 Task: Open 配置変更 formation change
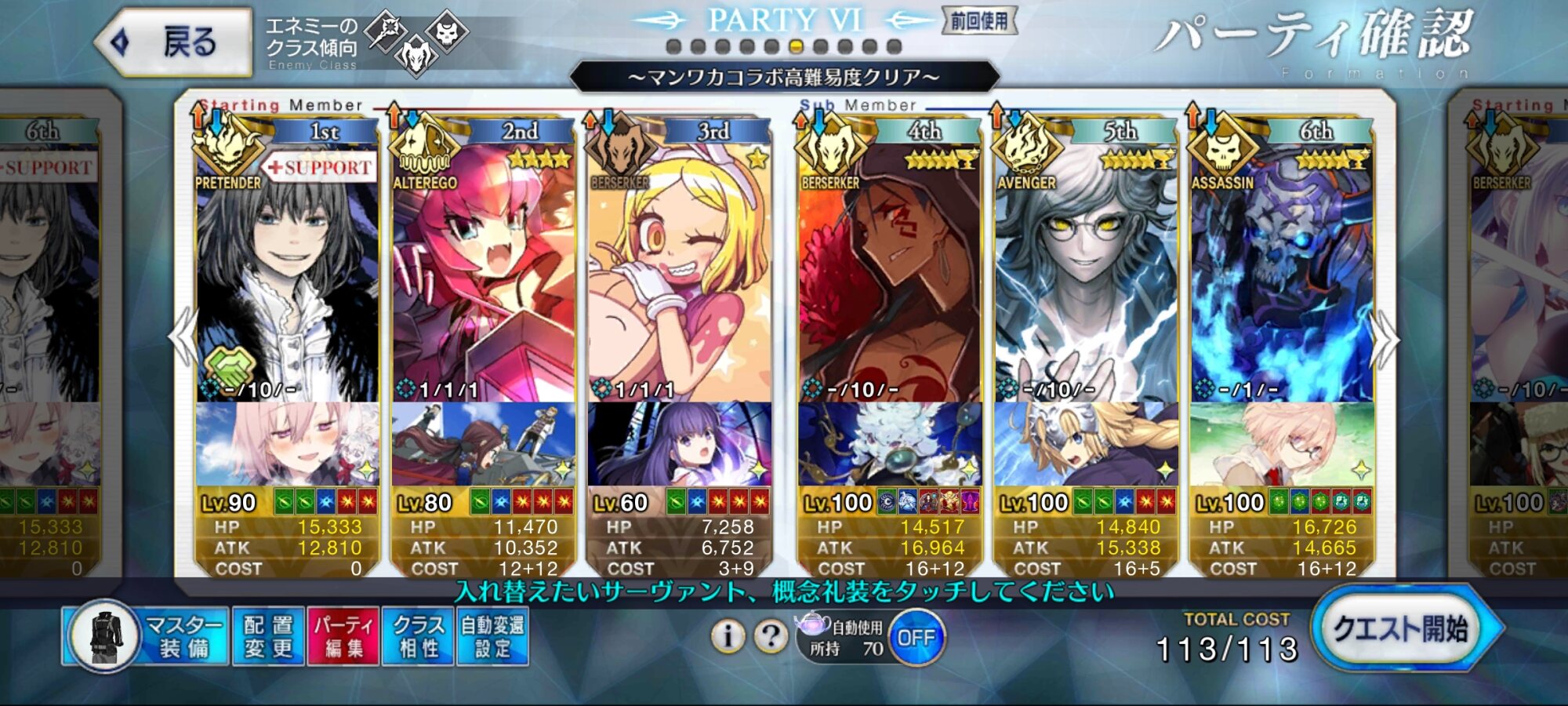[x=268, y=636]
